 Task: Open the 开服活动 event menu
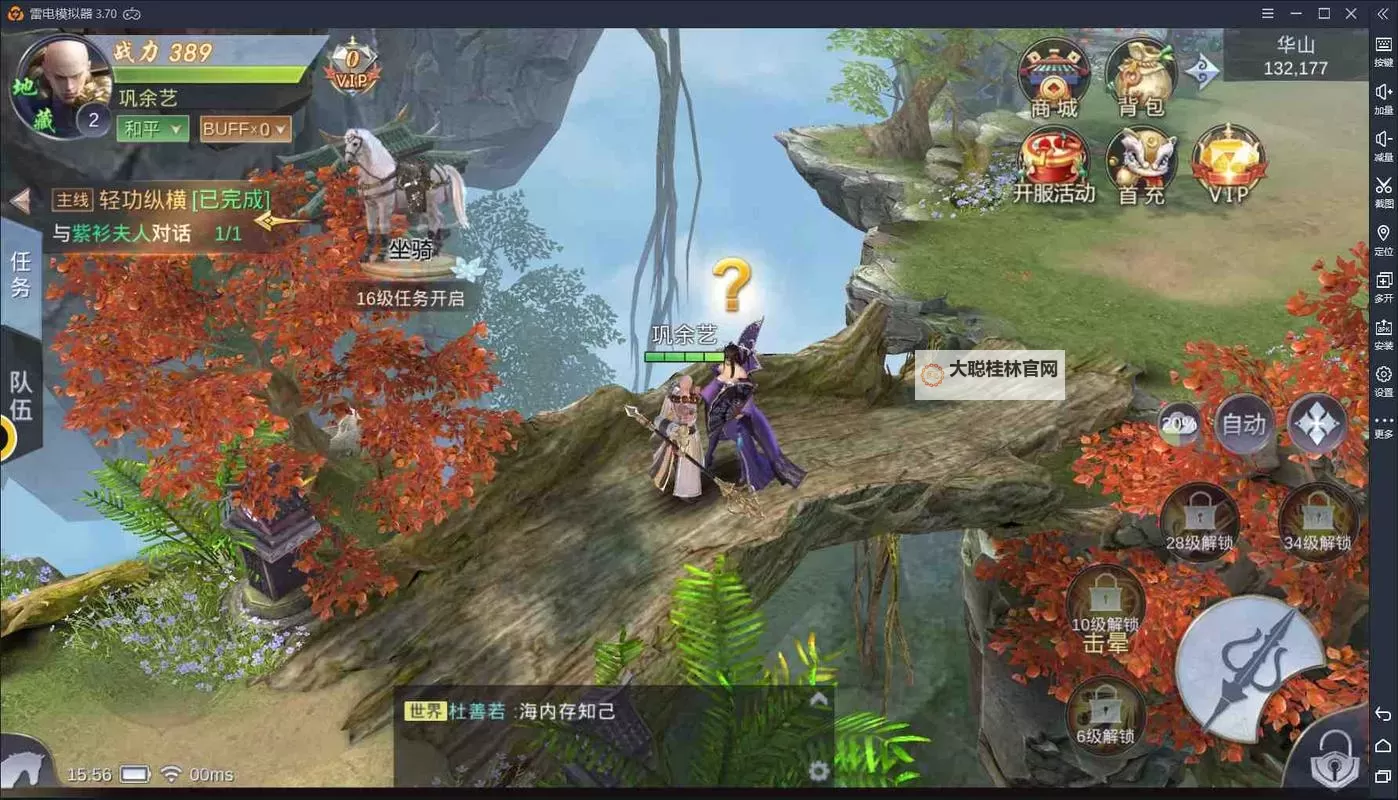pyautogui.click(x=1054, y=160)
